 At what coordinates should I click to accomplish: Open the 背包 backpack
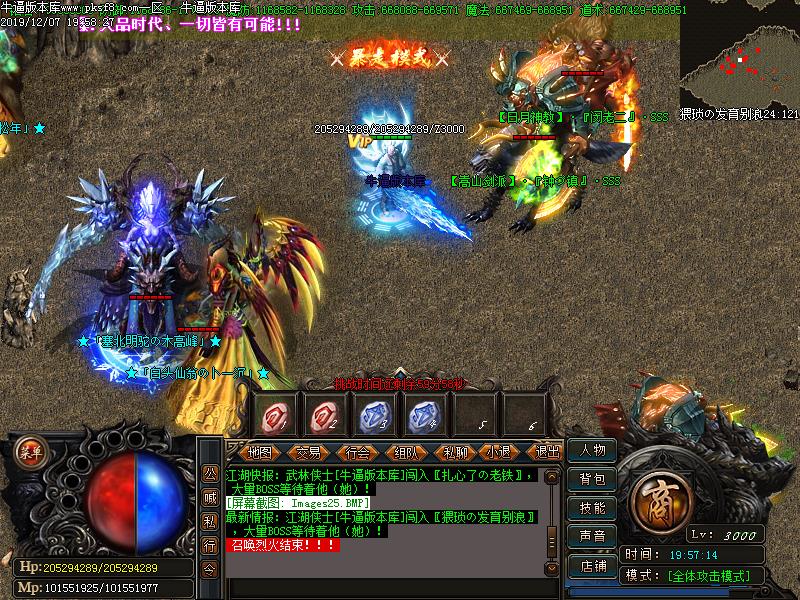[592, 480]
